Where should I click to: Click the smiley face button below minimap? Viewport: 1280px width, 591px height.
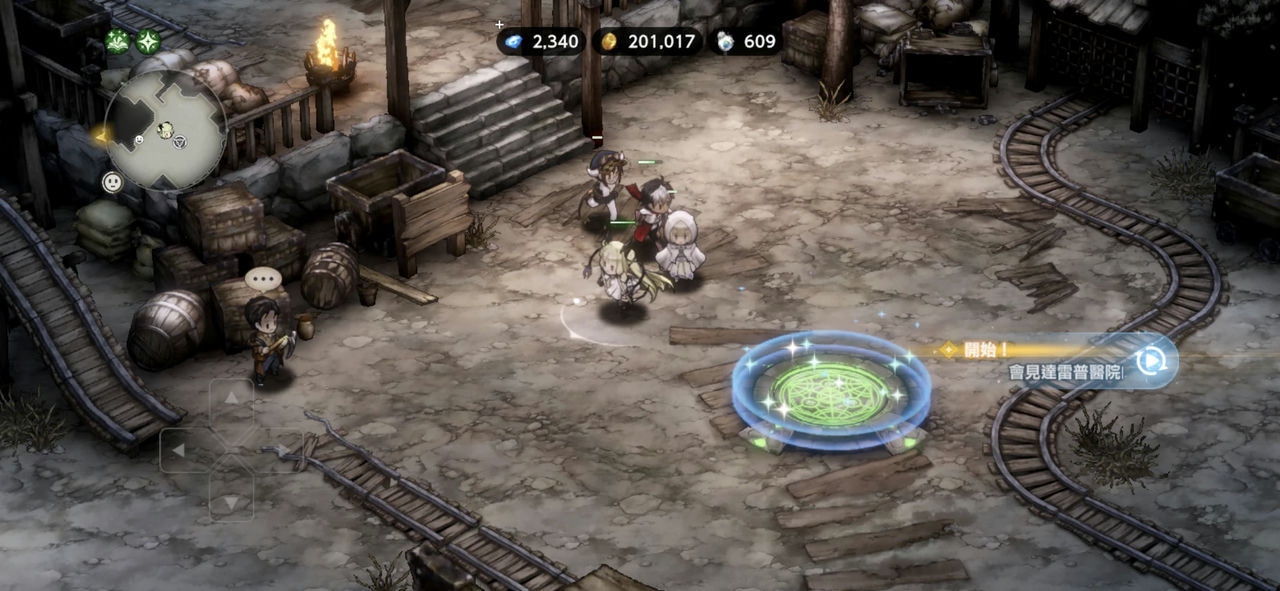[112, 182]
